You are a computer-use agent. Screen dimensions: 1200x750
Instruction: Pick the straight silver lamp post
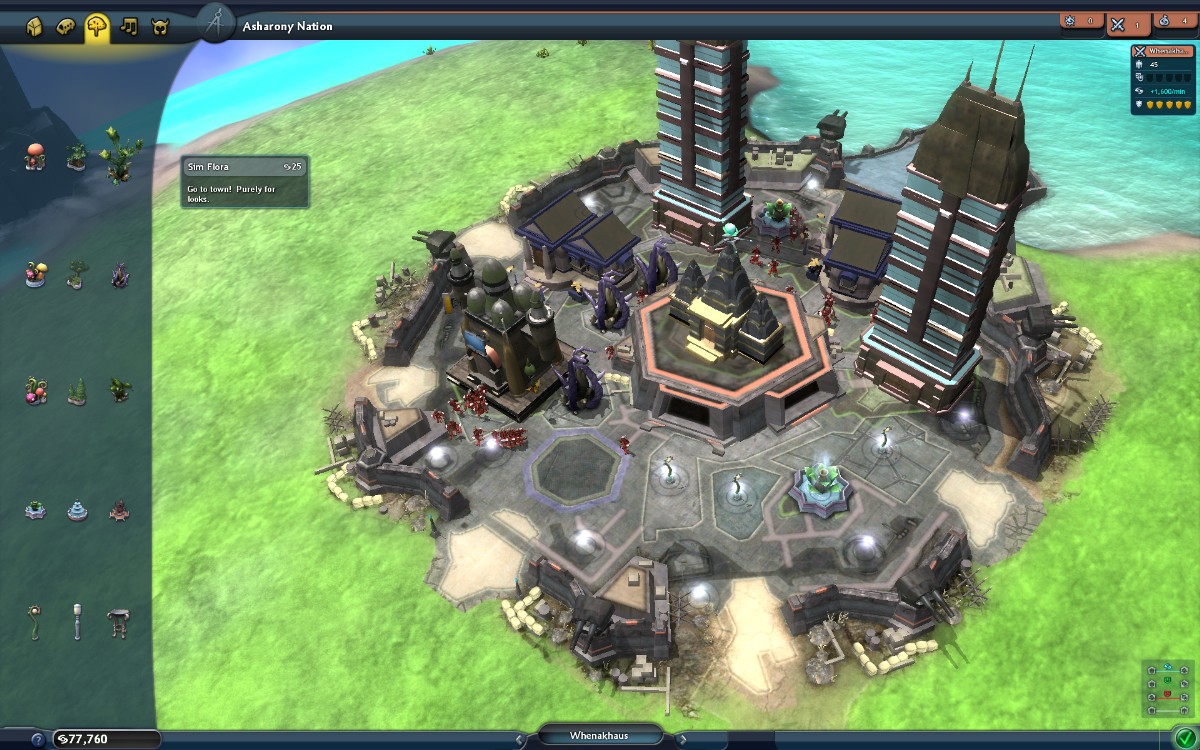click(x=77, y=621)
